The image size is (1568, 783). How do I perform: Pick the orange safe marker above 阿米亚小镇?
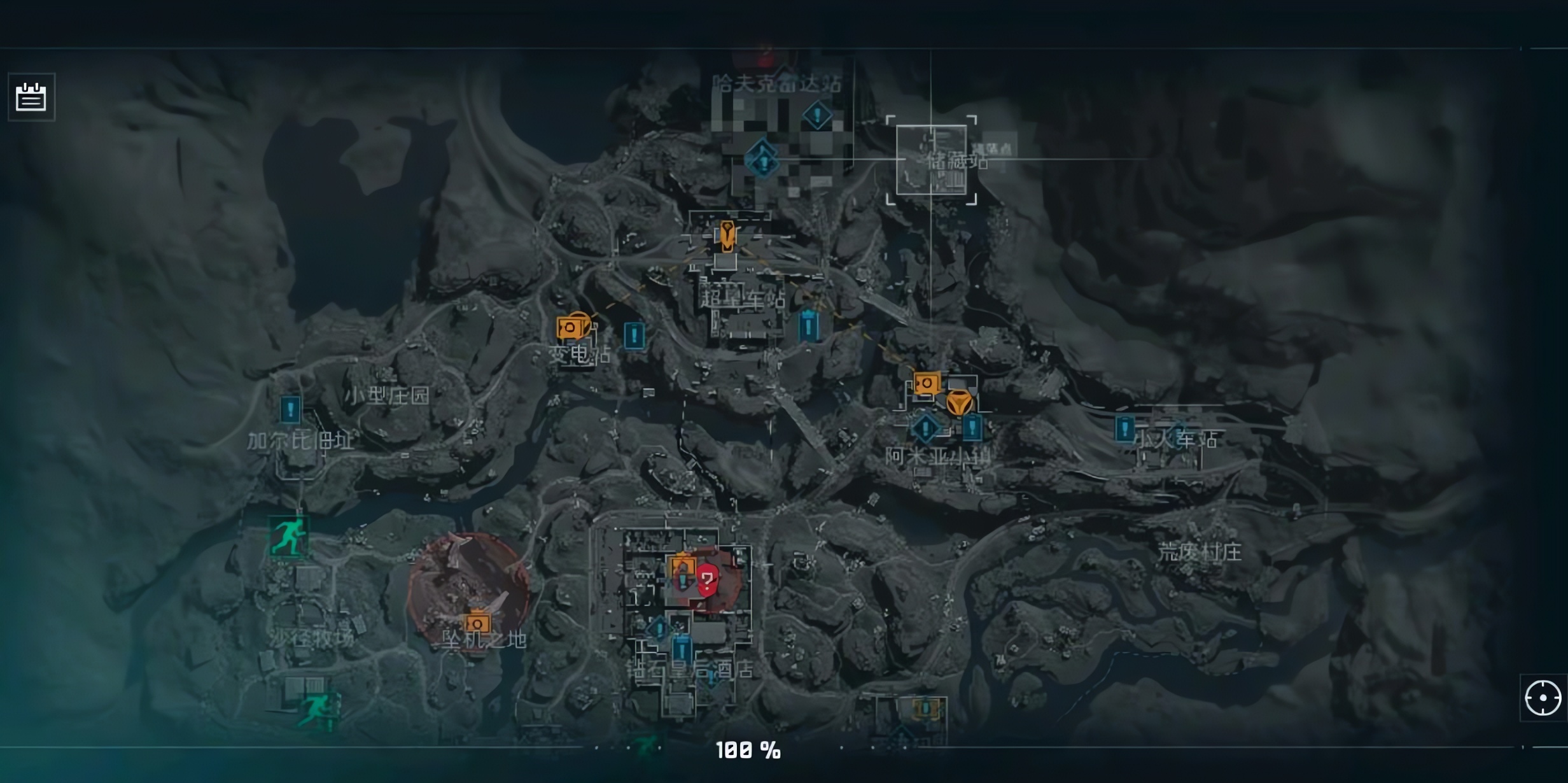click(x=926, y=384)
